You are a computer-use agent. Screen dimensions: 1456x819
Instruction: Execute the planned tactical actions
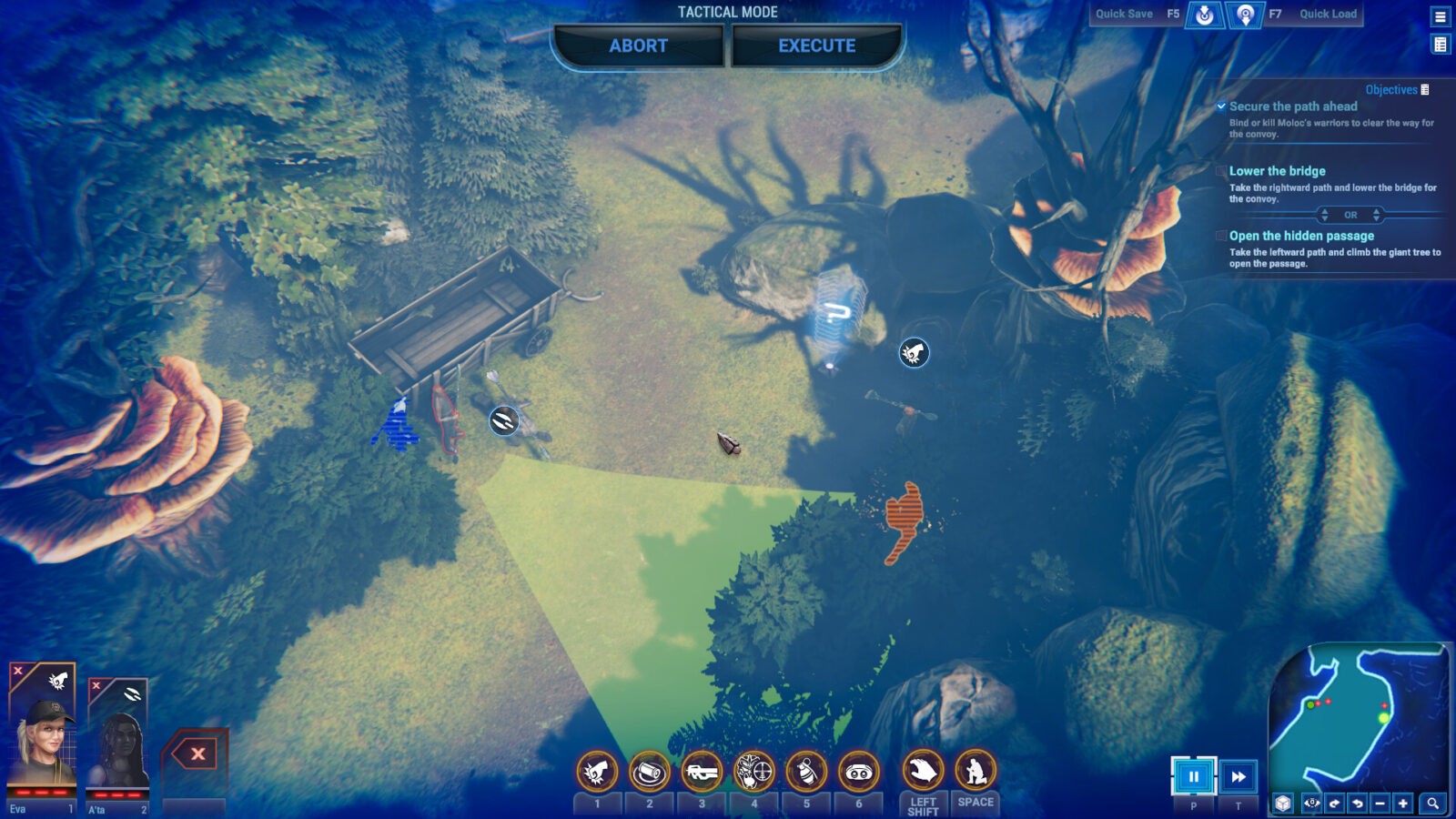pos(816,45)
